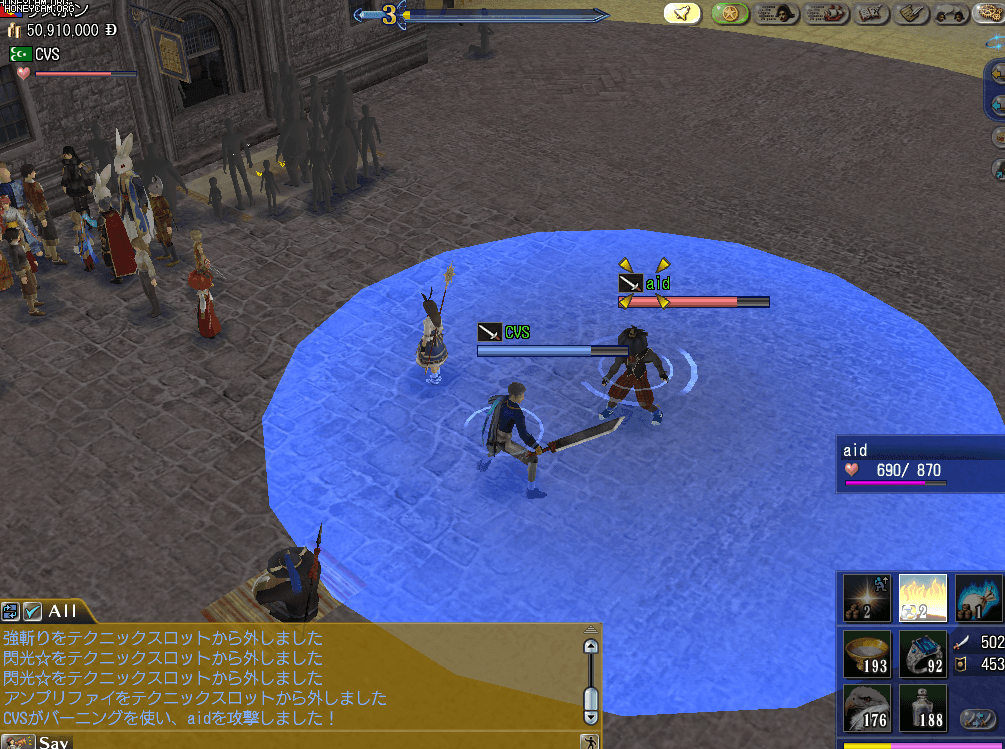Open the sailing ship menu button

point(823,13)
